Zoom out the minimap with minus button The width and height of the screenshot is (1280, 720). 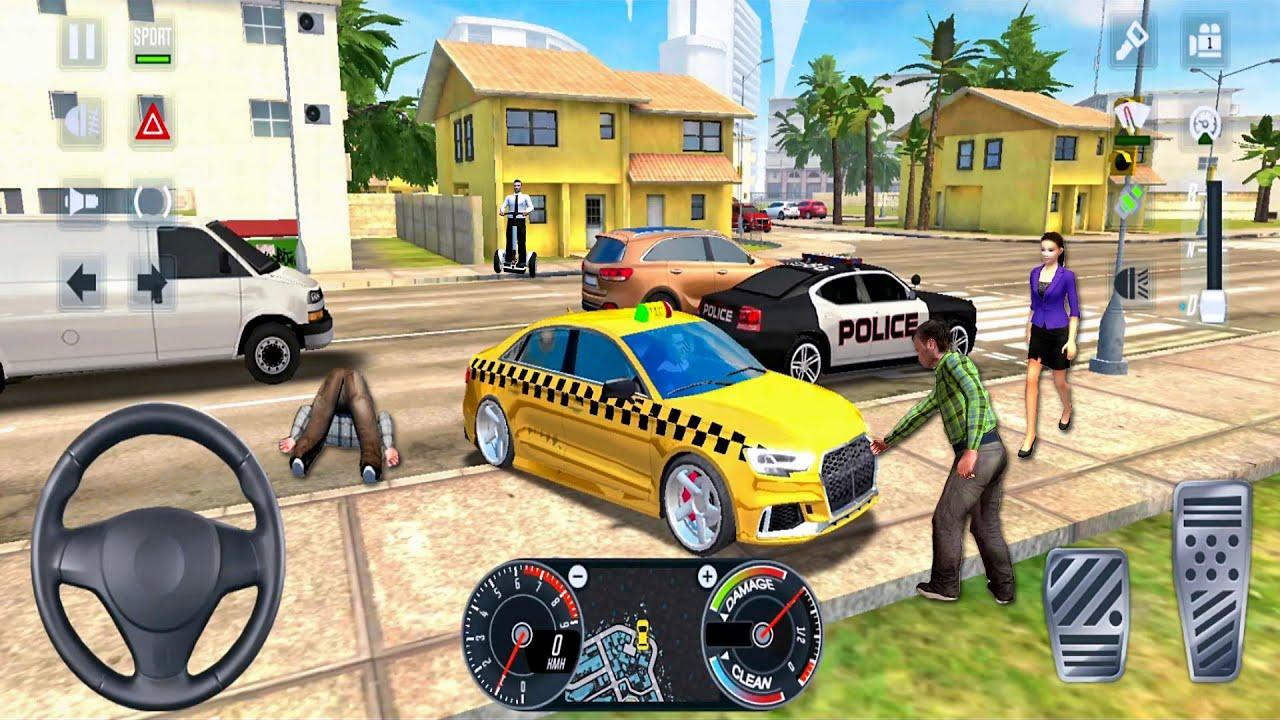pyautogui.click(x=577, y=575)
